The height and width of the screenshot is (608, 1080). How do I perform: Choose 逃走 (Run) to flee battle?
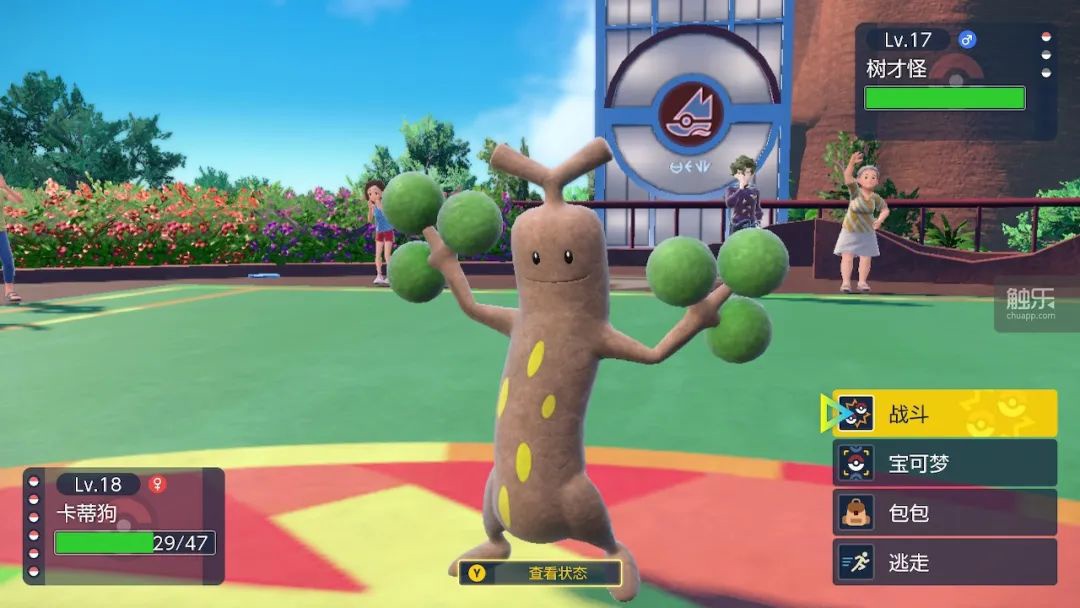point(944,562)
